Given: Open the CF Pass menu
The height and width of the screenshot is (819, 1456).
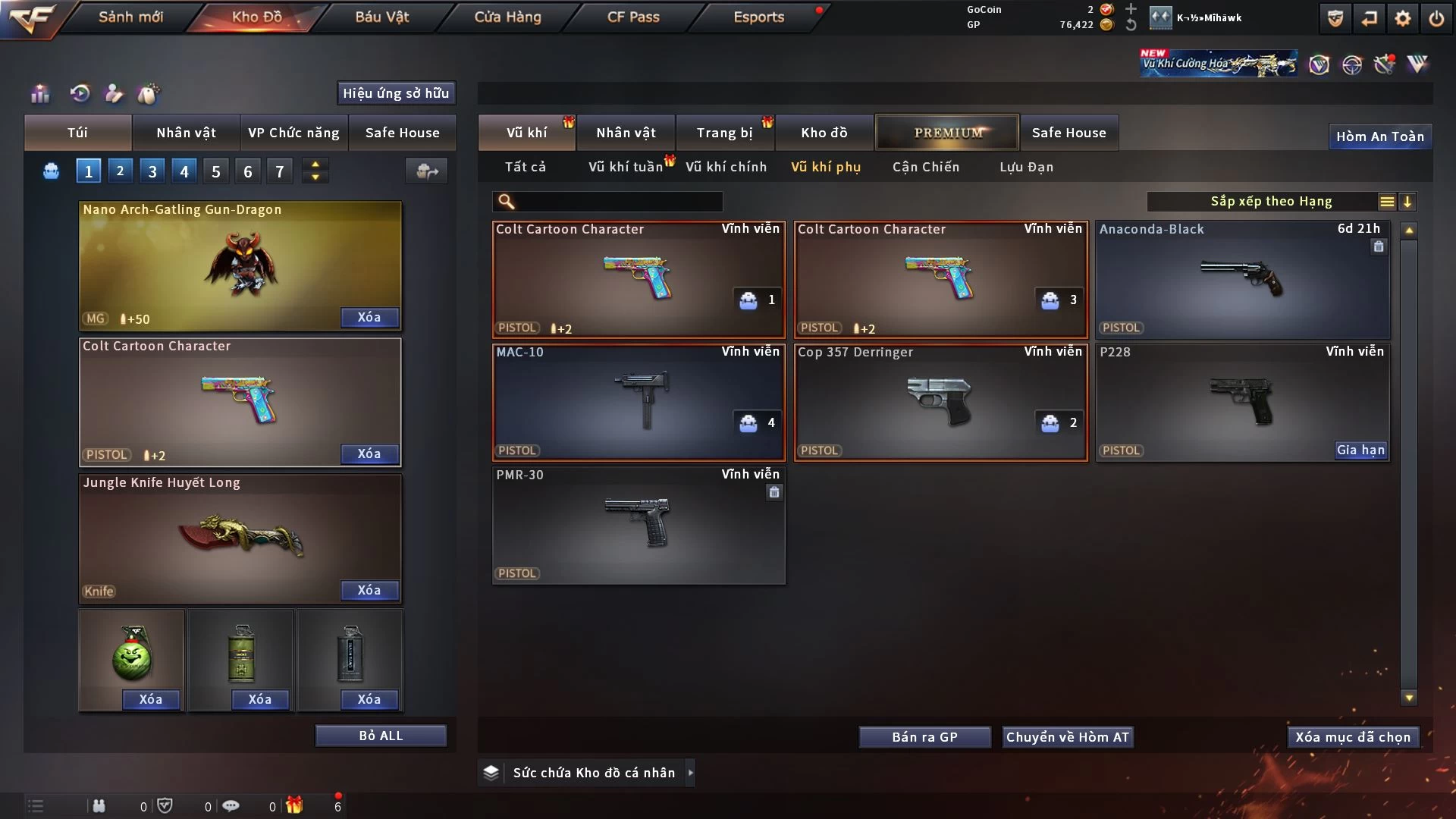Looking at the screenshot, I should (633, 17).
